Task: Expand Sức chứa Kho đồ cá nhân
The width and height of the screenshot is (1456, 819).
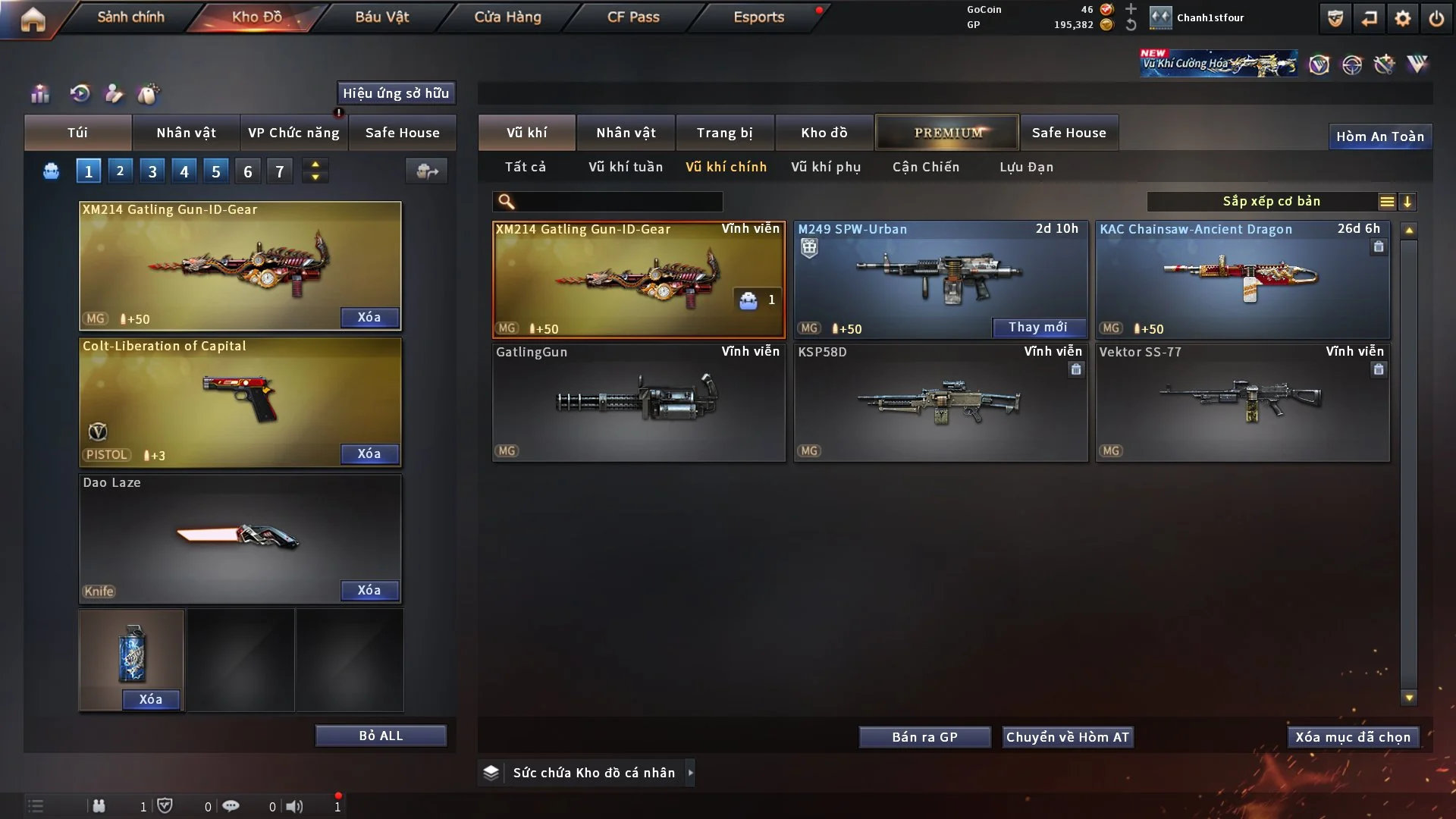Action: pyautogui.click(x=593, y=773)
